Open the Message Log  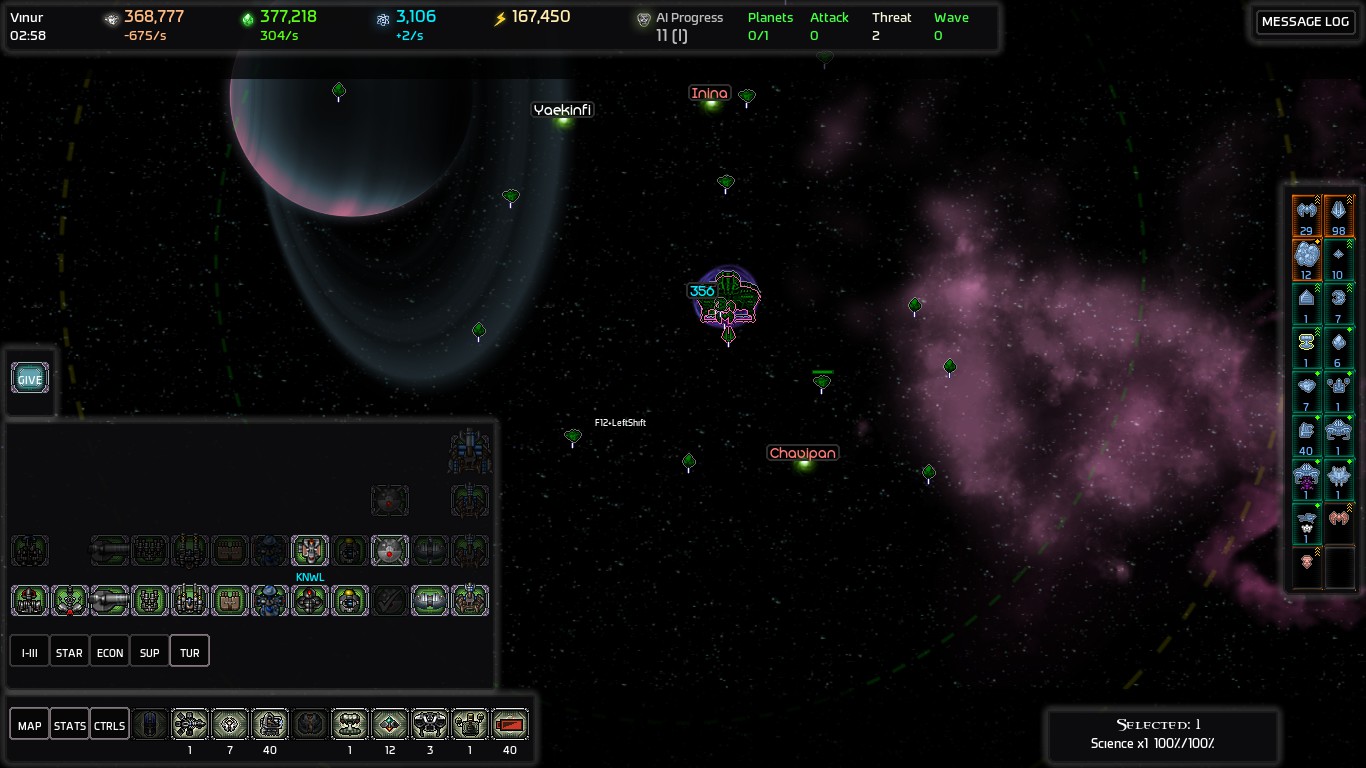(1305, 22)
